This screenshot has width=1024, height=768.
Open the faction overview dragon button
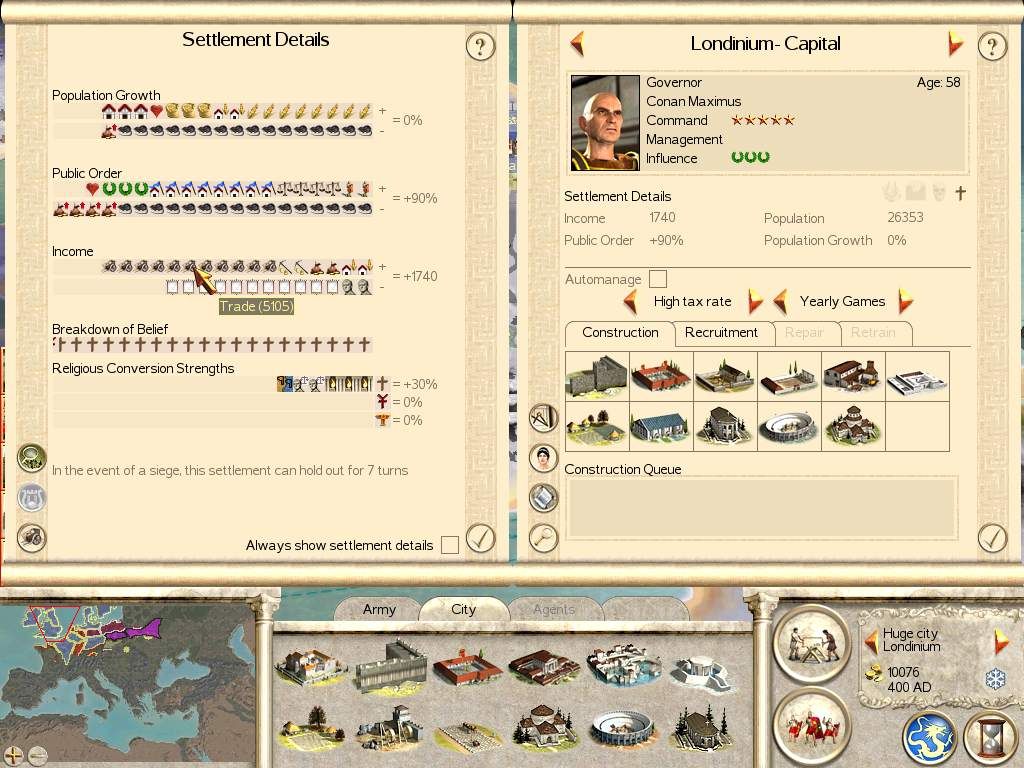pyautogui.click(x=930, y=738)
